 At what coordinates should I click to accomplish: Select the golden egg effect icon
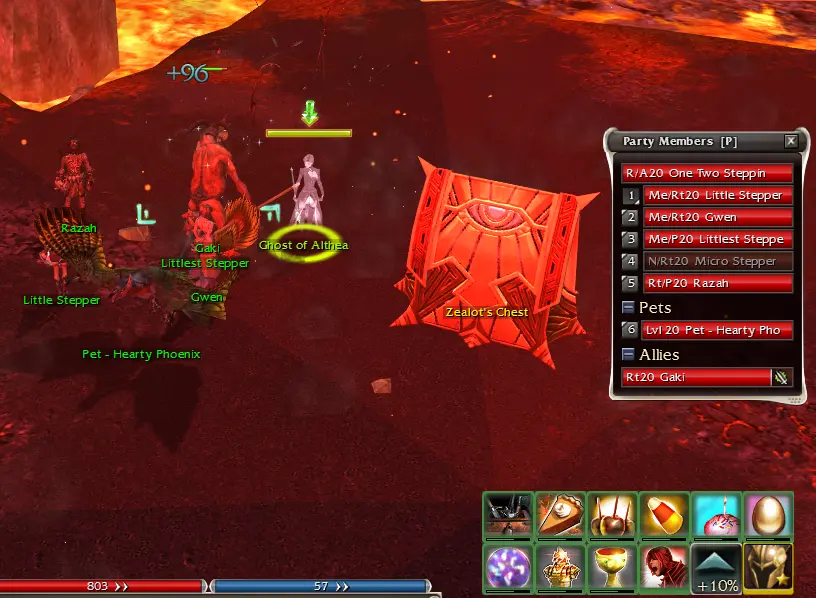768,516
